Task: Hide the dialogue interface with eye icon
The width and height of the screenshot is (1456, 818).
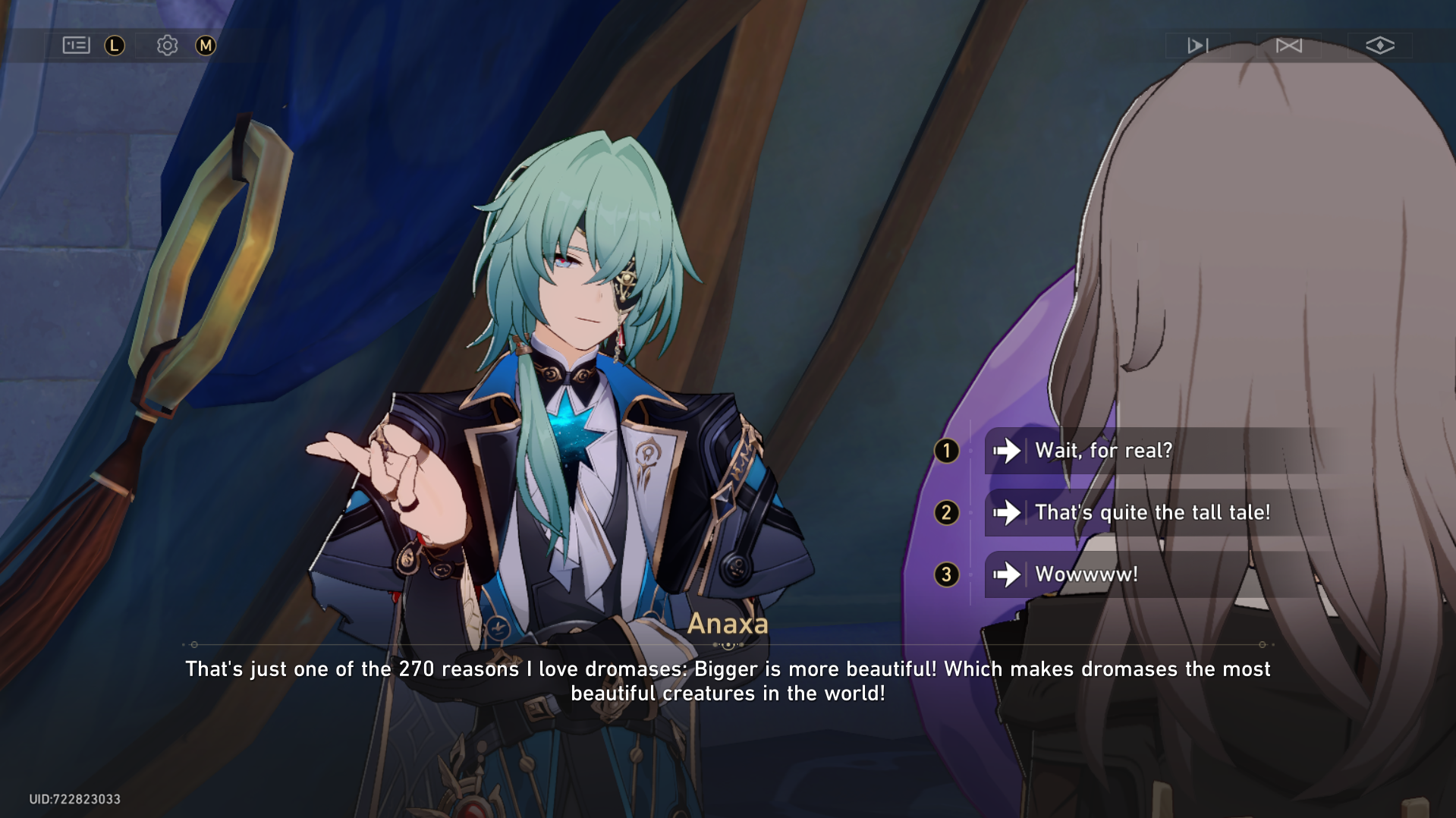Action: pos(1379,46)
